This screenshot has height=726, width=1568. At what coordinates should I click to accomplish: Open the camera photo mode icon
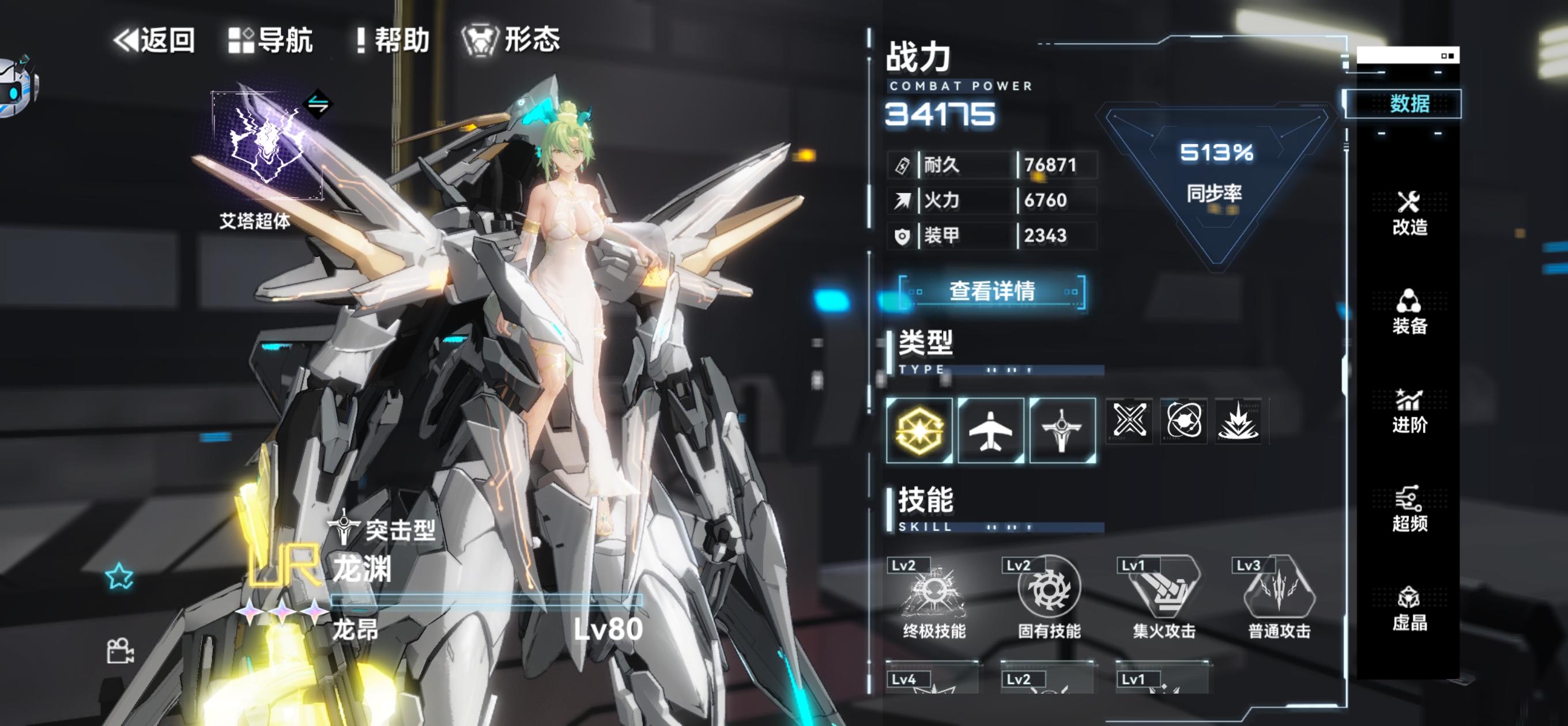[x=120, y=651]
